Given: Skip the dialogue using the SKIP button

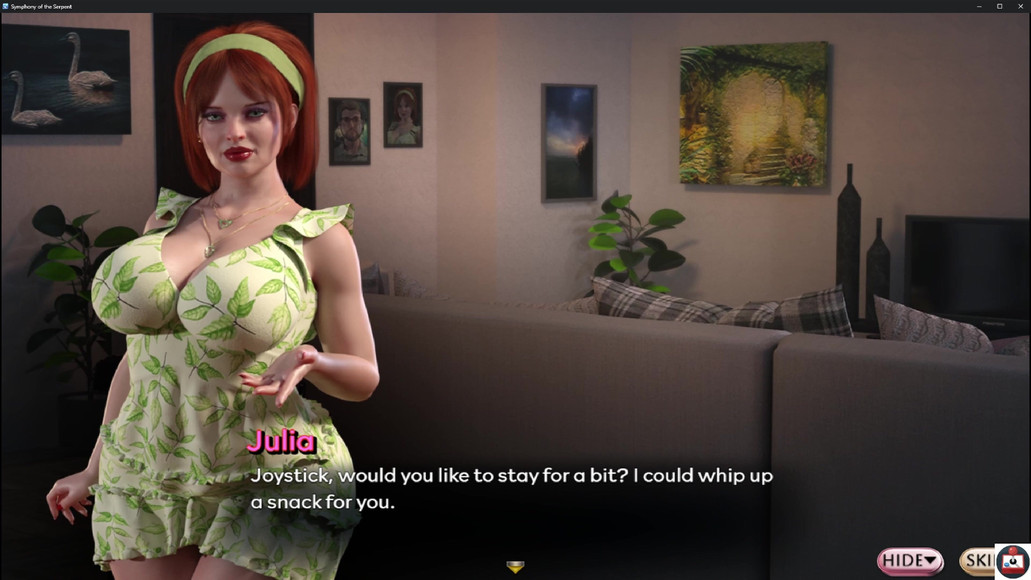Looking at the screenshot, I should point(978,560).
